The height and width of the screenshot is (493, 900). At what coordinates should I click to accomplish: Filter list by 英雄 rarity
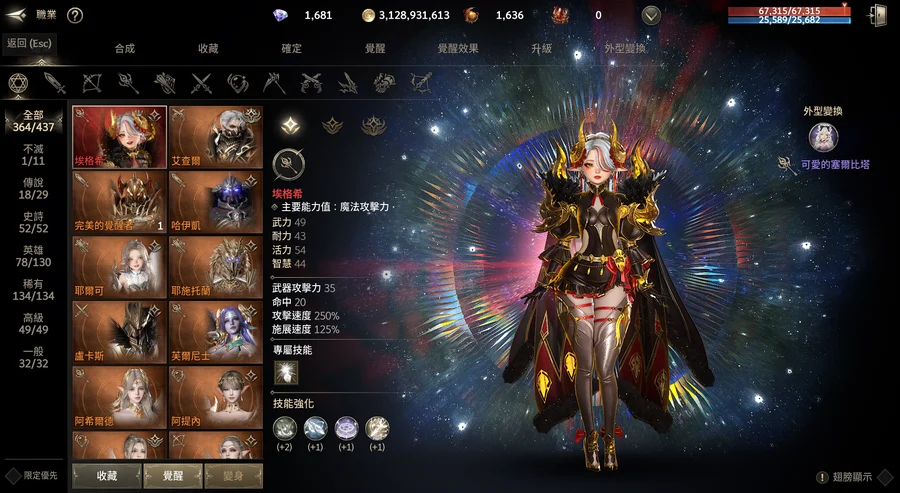click(x=33, y=255)
